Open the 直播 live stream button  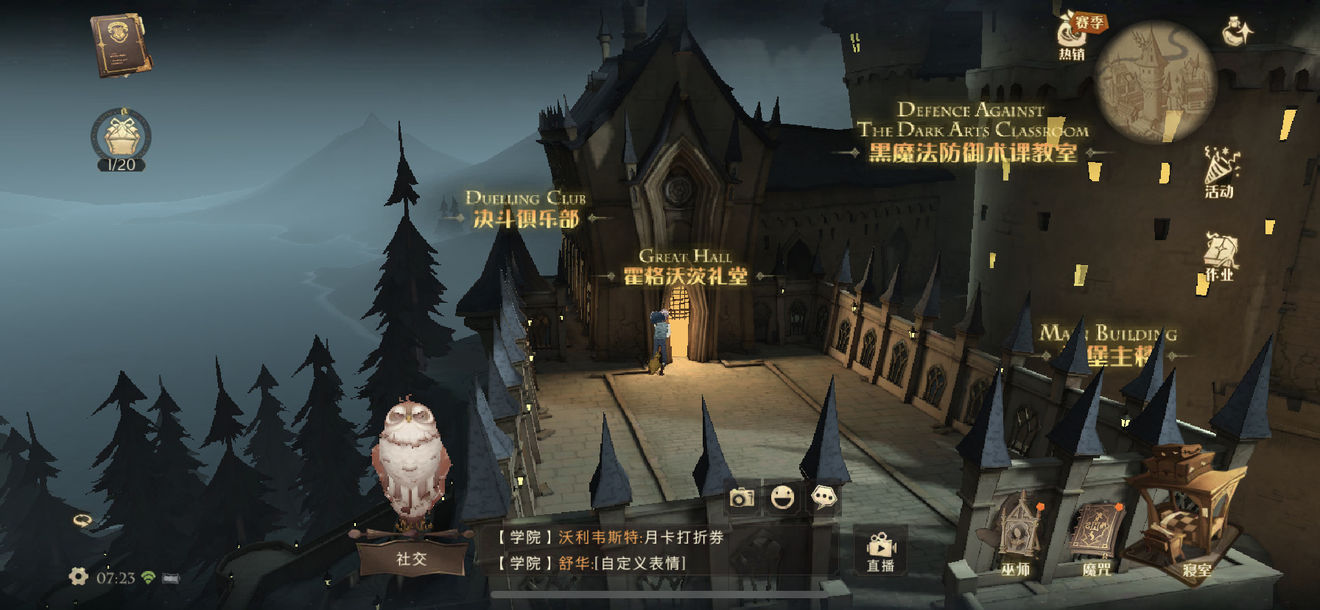tap(880, 551)
